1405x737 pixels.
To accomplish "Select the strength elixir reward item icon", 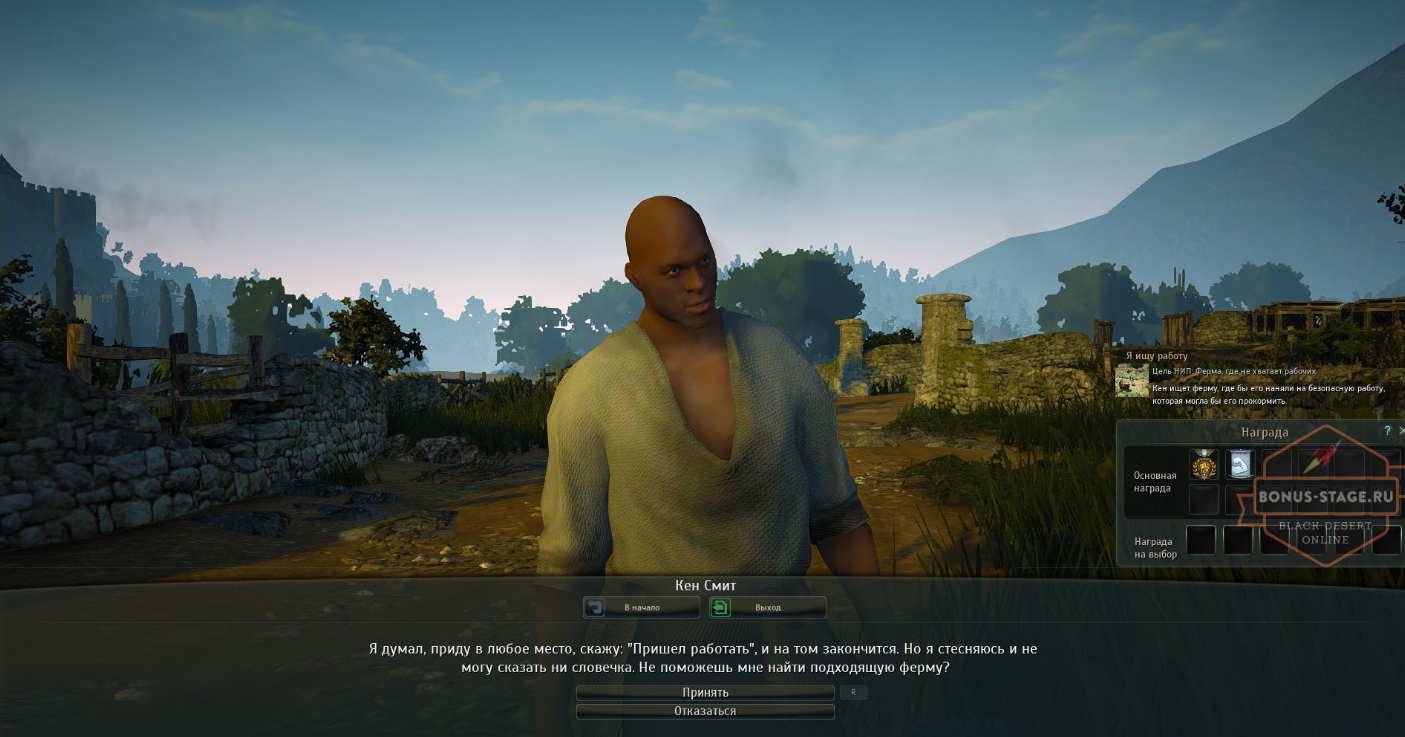I will (1240, 464).
